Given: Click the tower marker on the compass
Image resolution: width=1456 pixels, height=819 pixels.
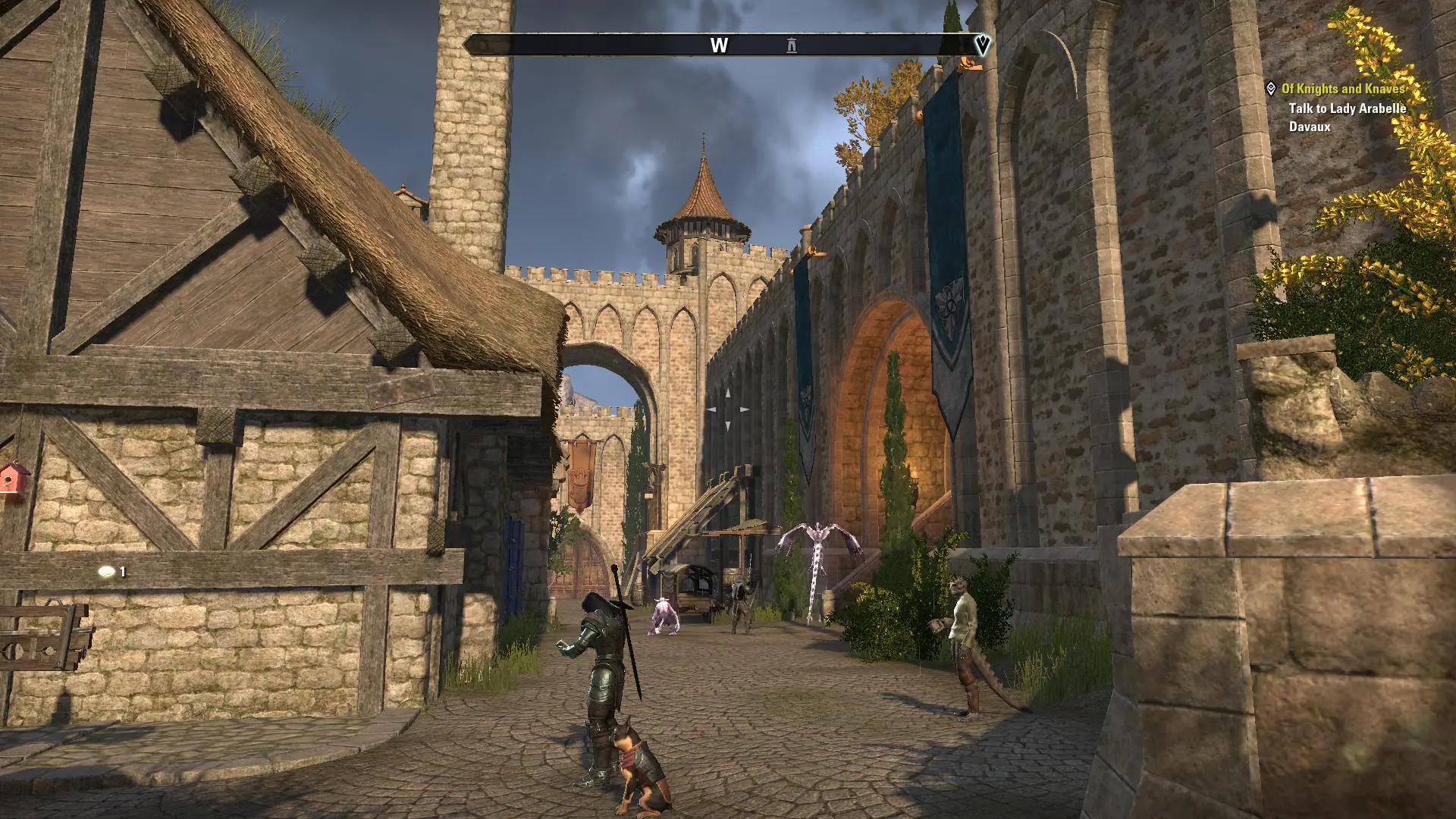Looking at the screenshot, I should coord(792,45).
